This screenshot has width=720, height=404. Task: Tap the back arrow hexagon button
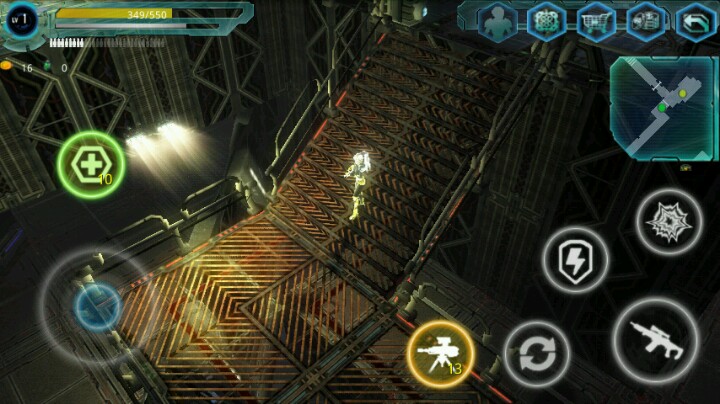pyautogui.click(x=695, y=21)
